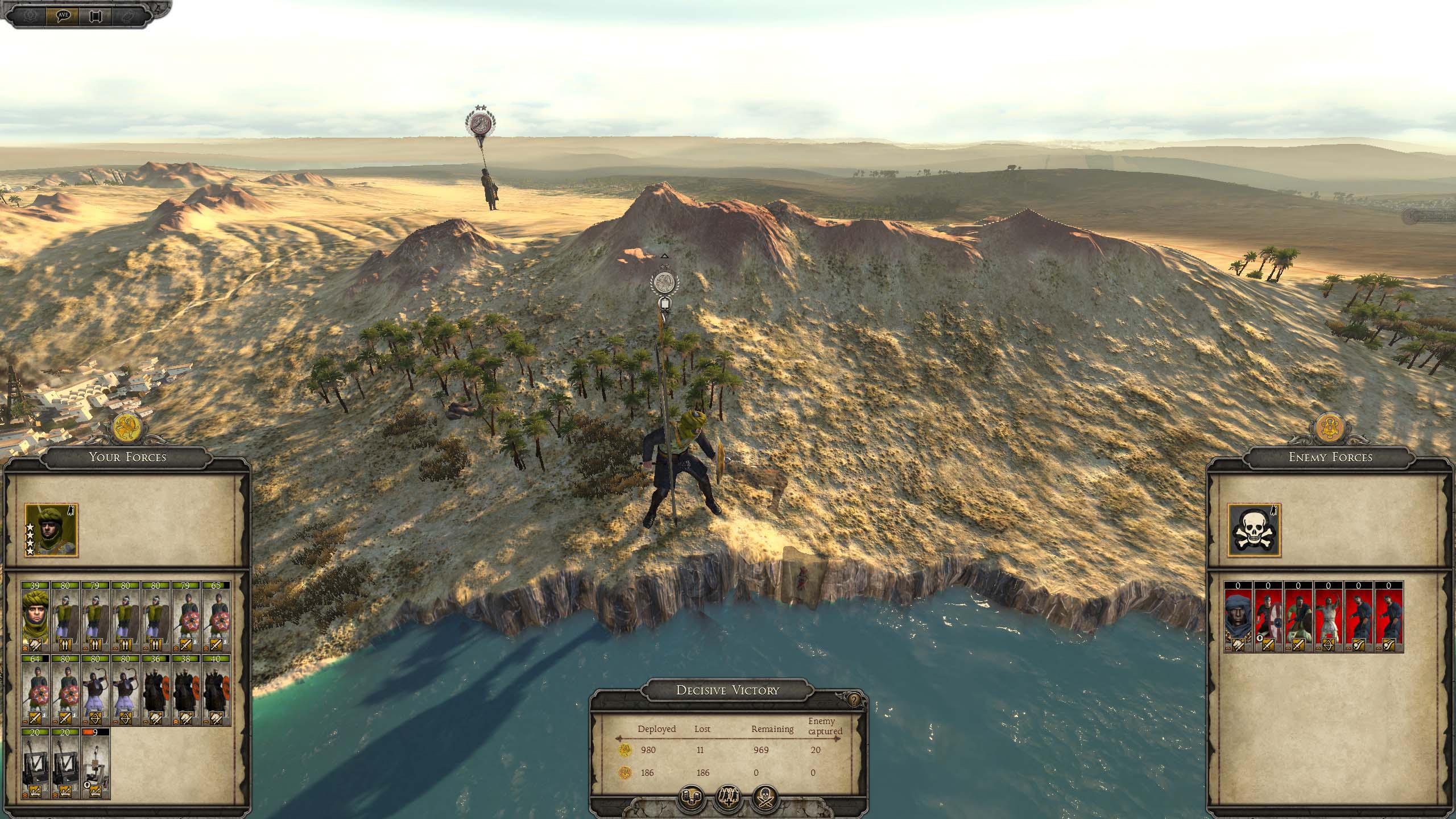
Task: Select your general's four-star portrait
Action: (x=51, y=530)
